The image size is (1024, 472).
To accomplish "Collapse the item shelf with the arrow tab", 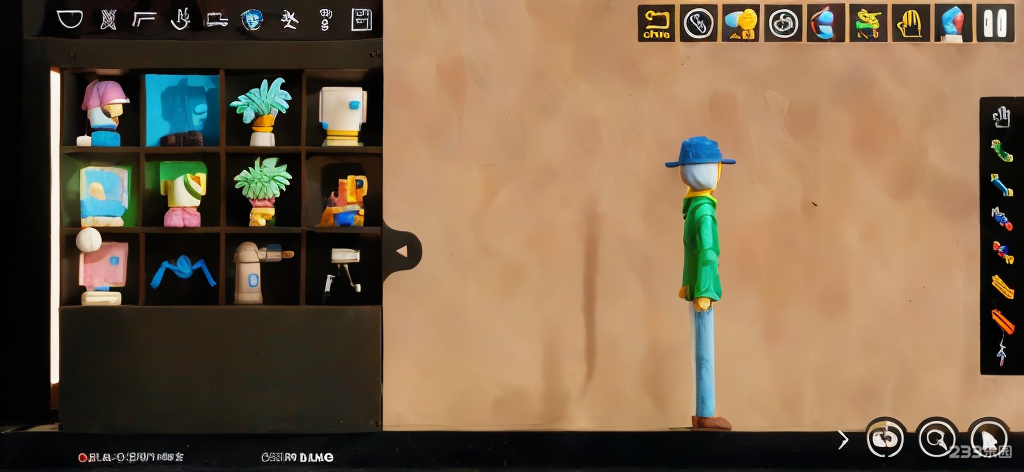I will (402, 251).
